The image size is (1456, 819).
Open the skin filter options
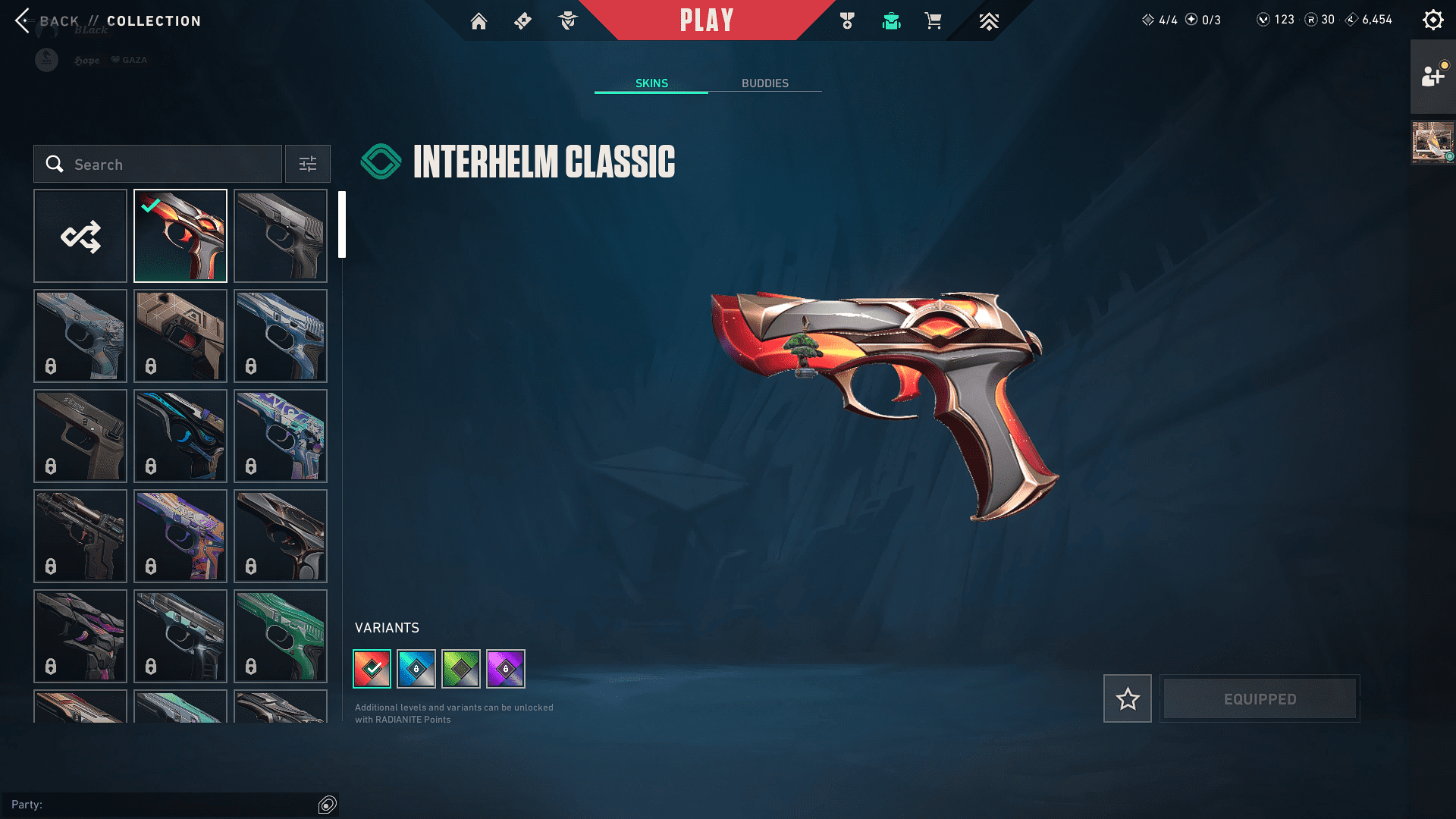tap(307, 164)
